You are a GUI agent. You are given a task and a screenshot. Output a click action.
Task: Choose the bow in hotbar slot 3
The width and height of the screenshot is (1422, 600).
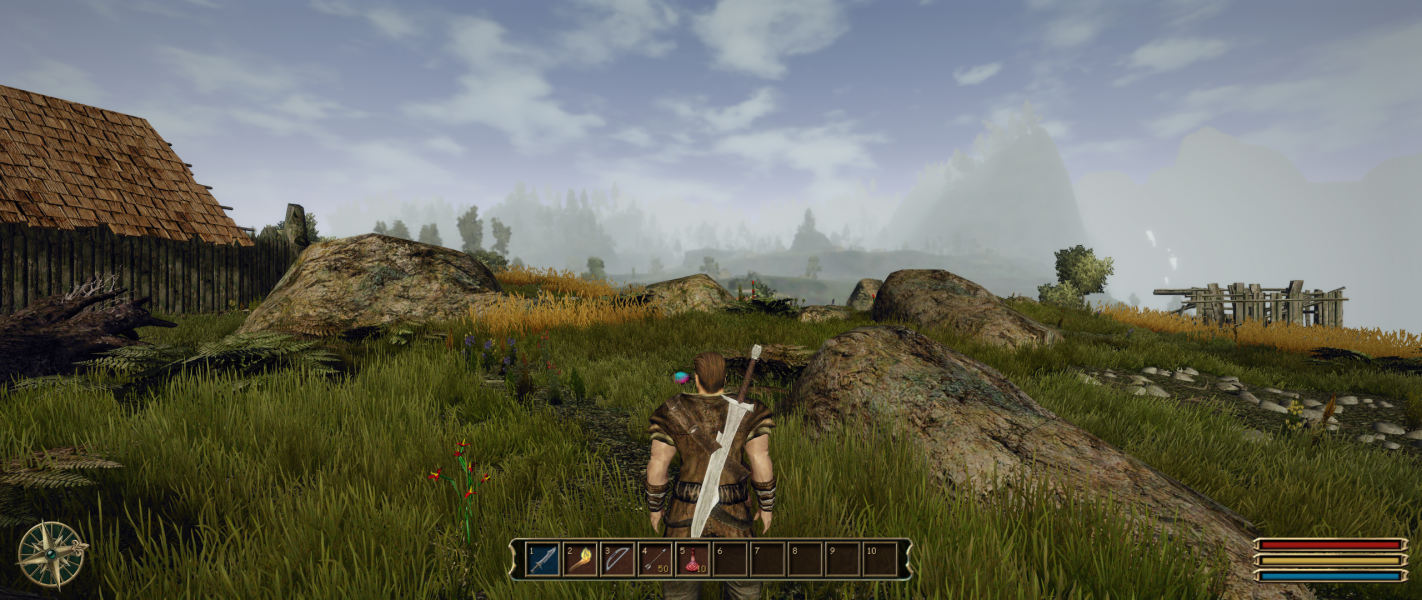click(617, 559)
